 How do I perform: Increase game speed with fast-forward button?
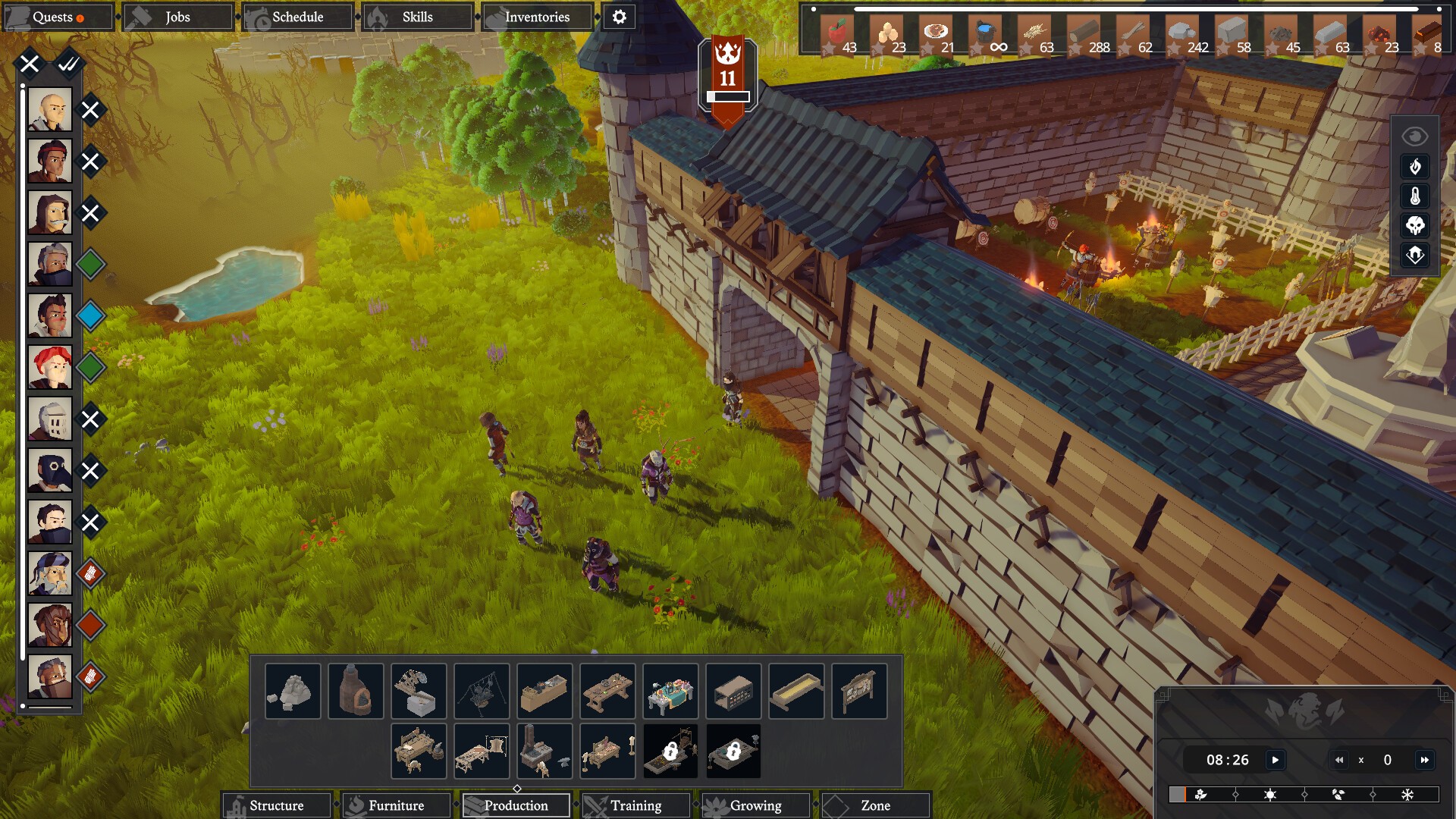click(1425, 760)
